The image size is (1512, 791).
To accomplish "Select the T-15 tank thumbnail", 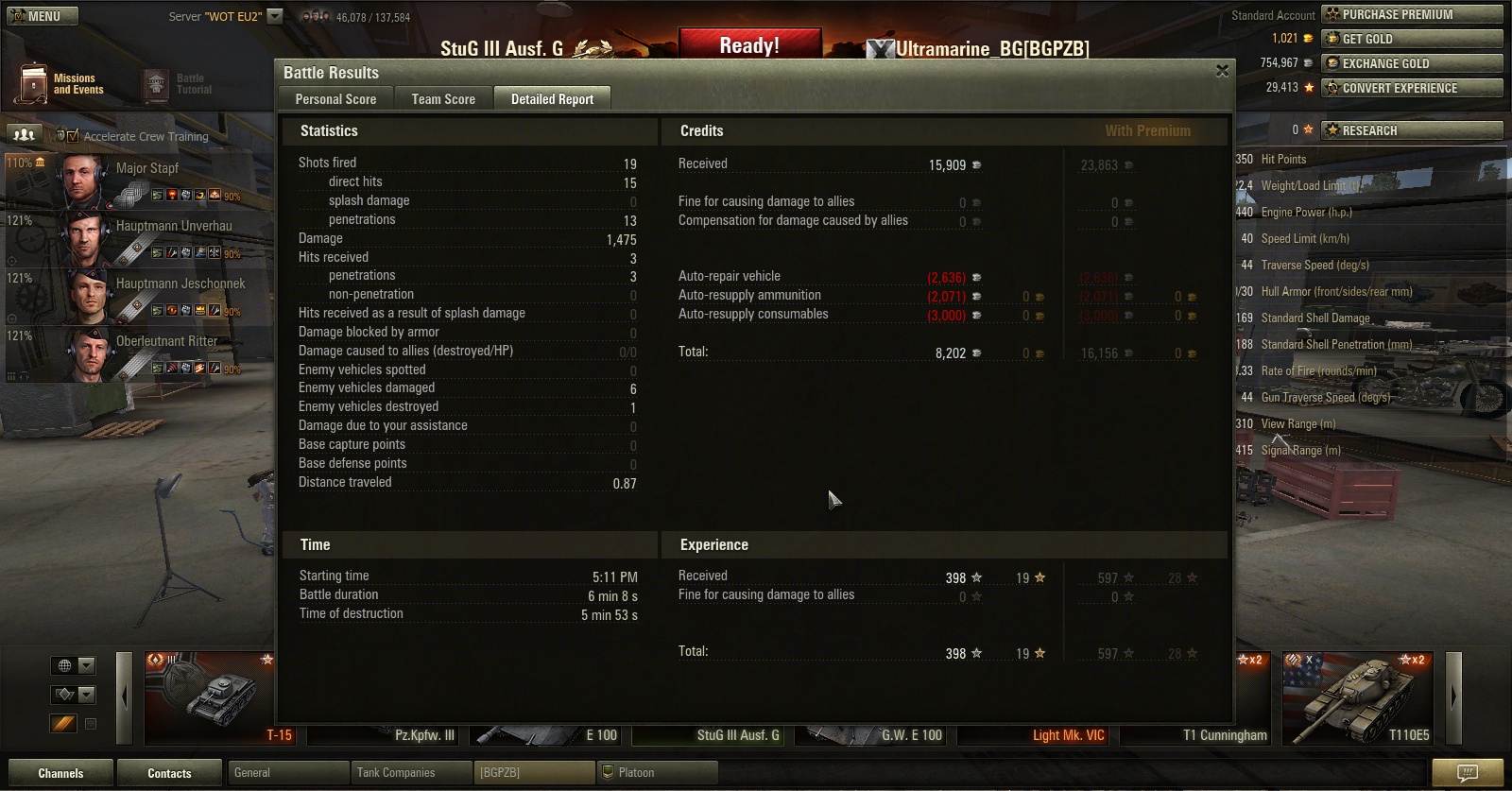I will pyautogui.click(x=209, y=696).
